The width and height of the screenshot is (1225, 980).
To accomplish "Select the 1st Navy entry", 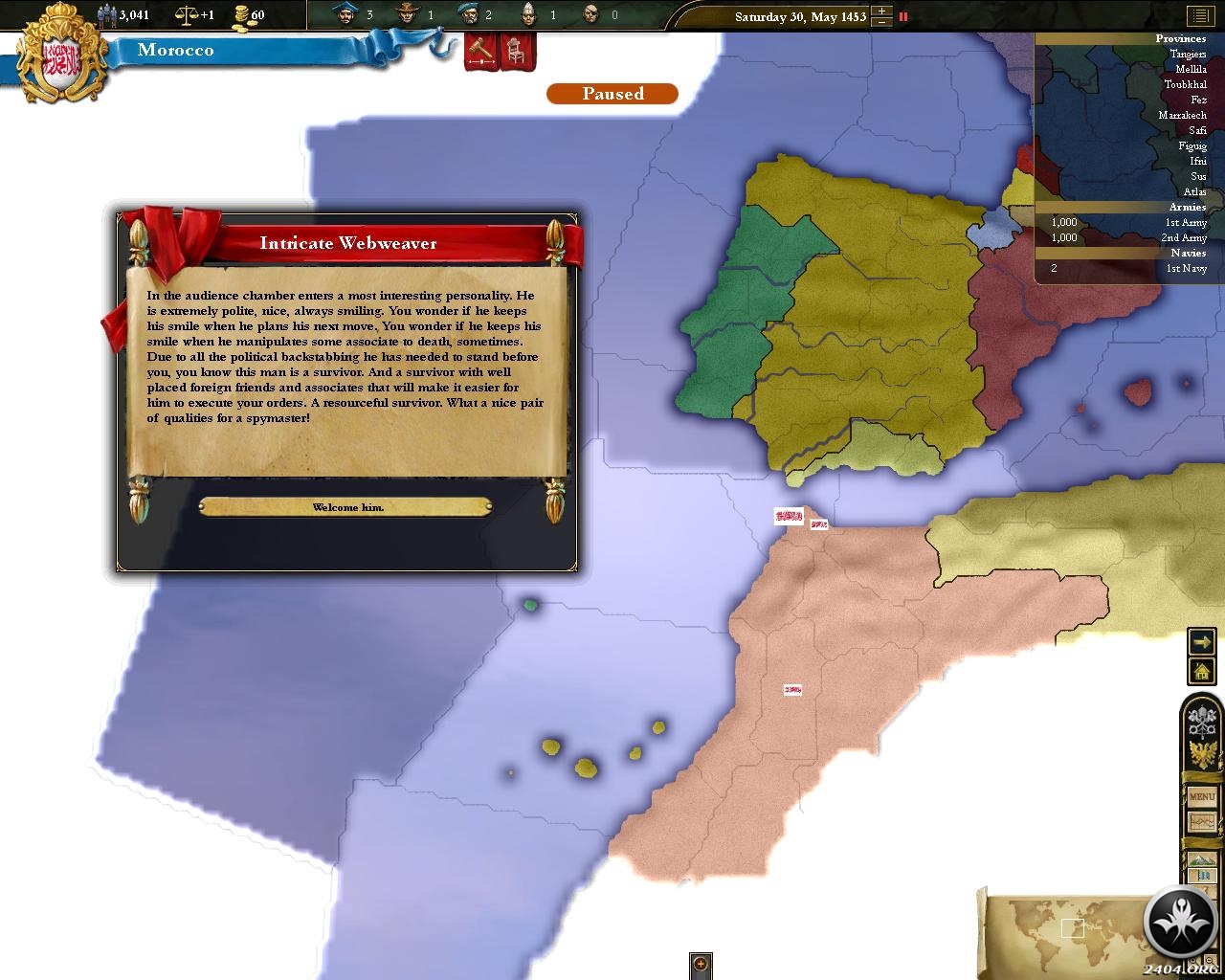I will 1185,269.
